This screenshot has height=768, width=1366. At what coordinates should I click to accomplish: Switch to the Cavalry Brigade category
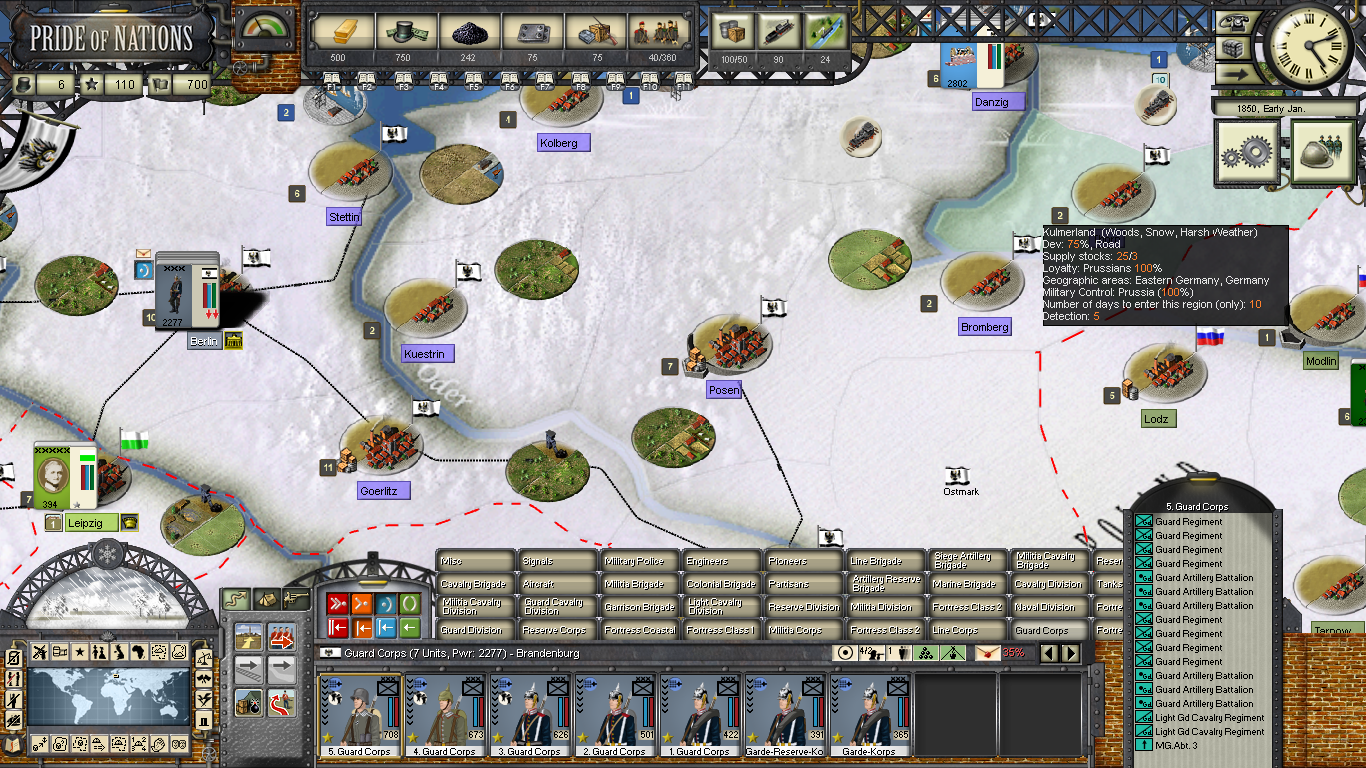tap(475, 584)
